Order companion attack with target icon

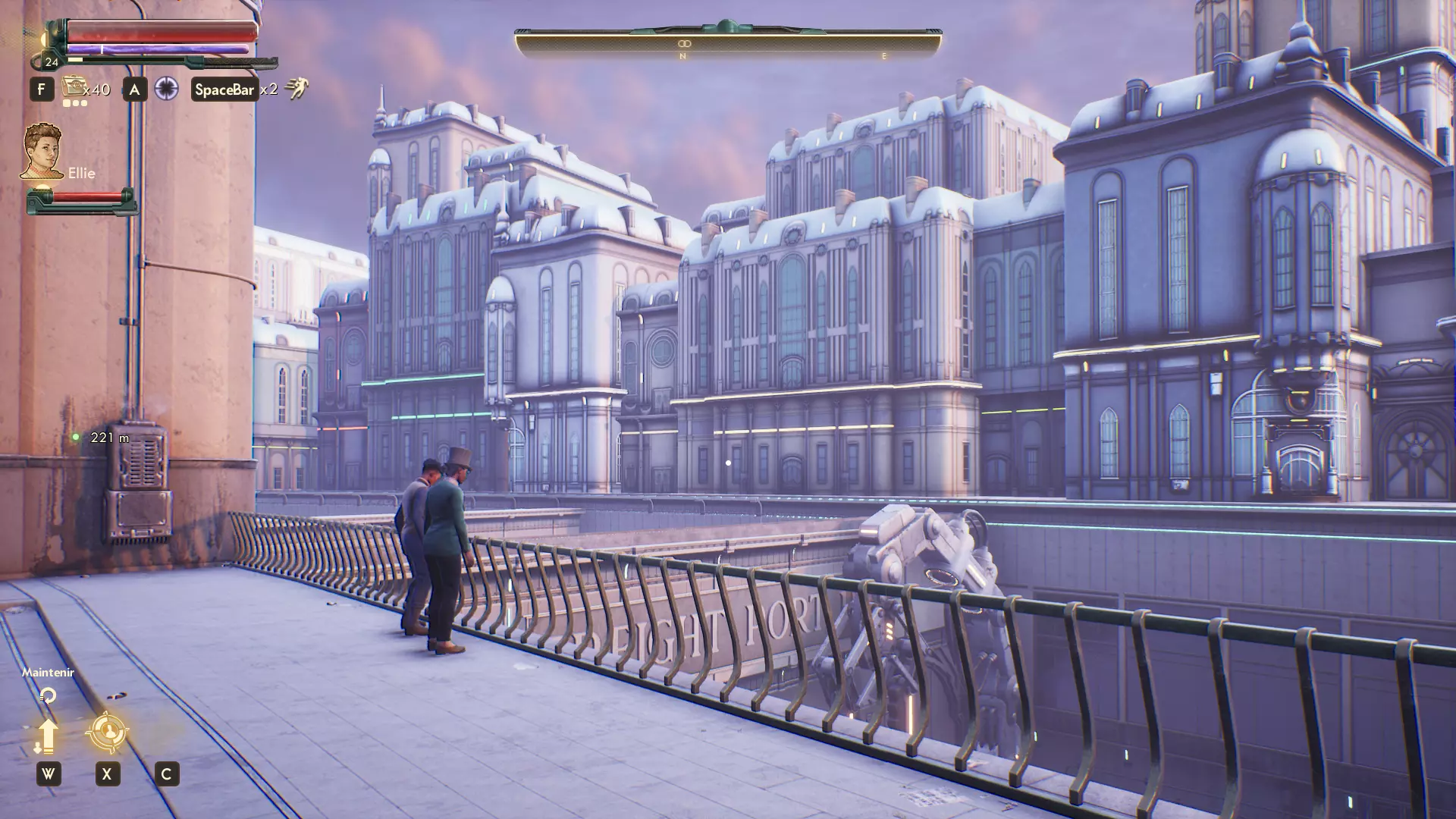click(x=107, y=732)
